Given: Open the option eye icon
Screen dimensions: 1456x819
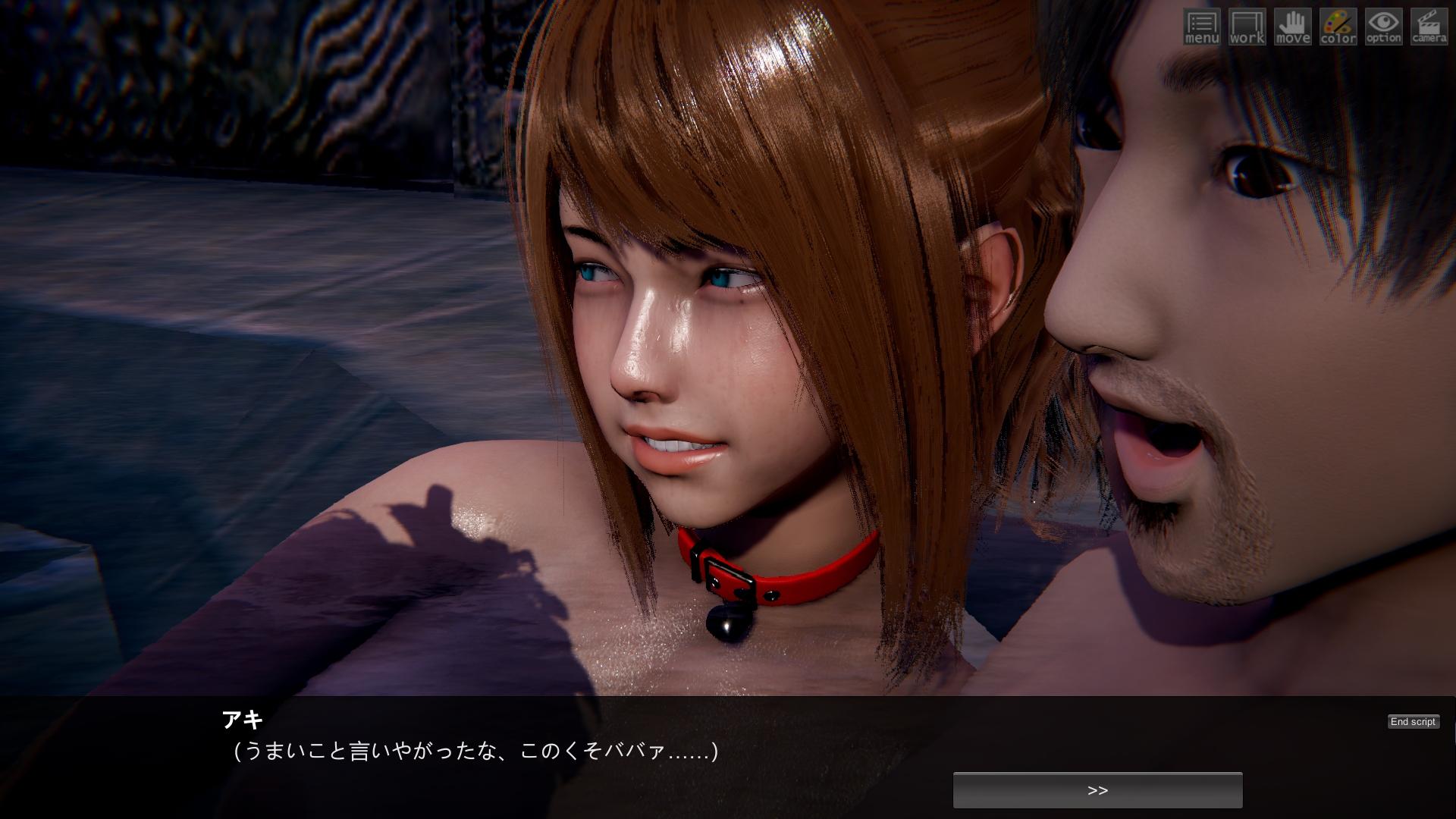Looking at the screenshot, I should (x=1383, y=27).
